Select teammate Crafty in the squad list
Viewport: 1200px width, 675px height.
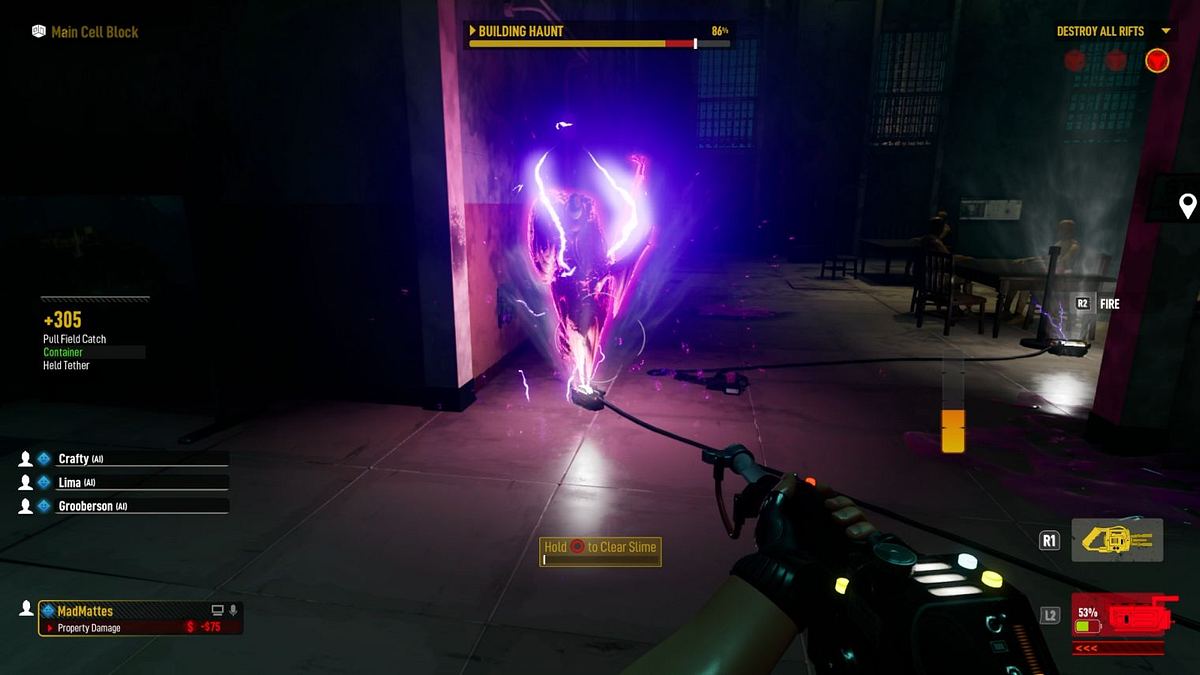[x=75, y=459]
